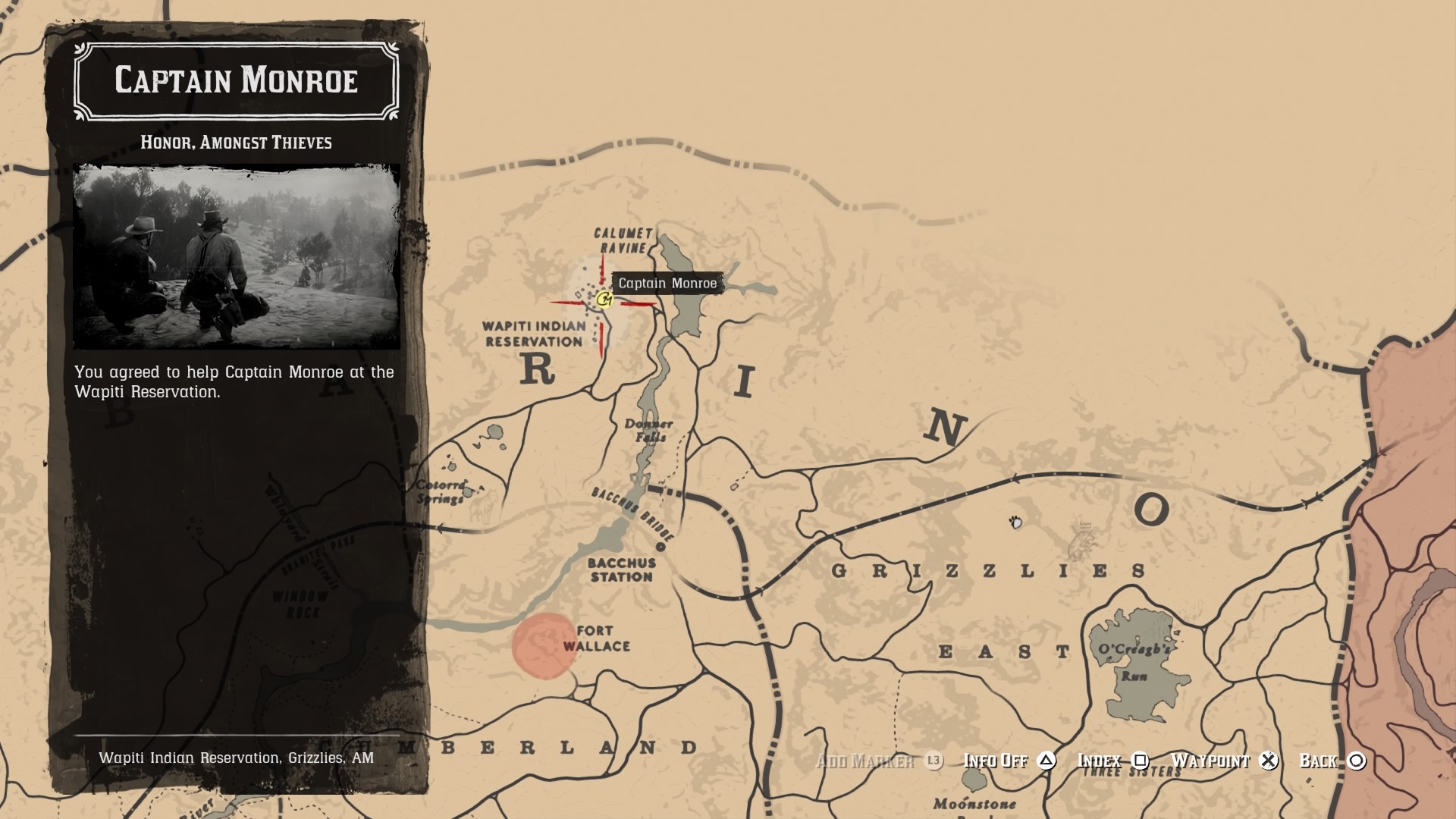Click the Captain Monroe map tooltip label

tap(667, 284)
